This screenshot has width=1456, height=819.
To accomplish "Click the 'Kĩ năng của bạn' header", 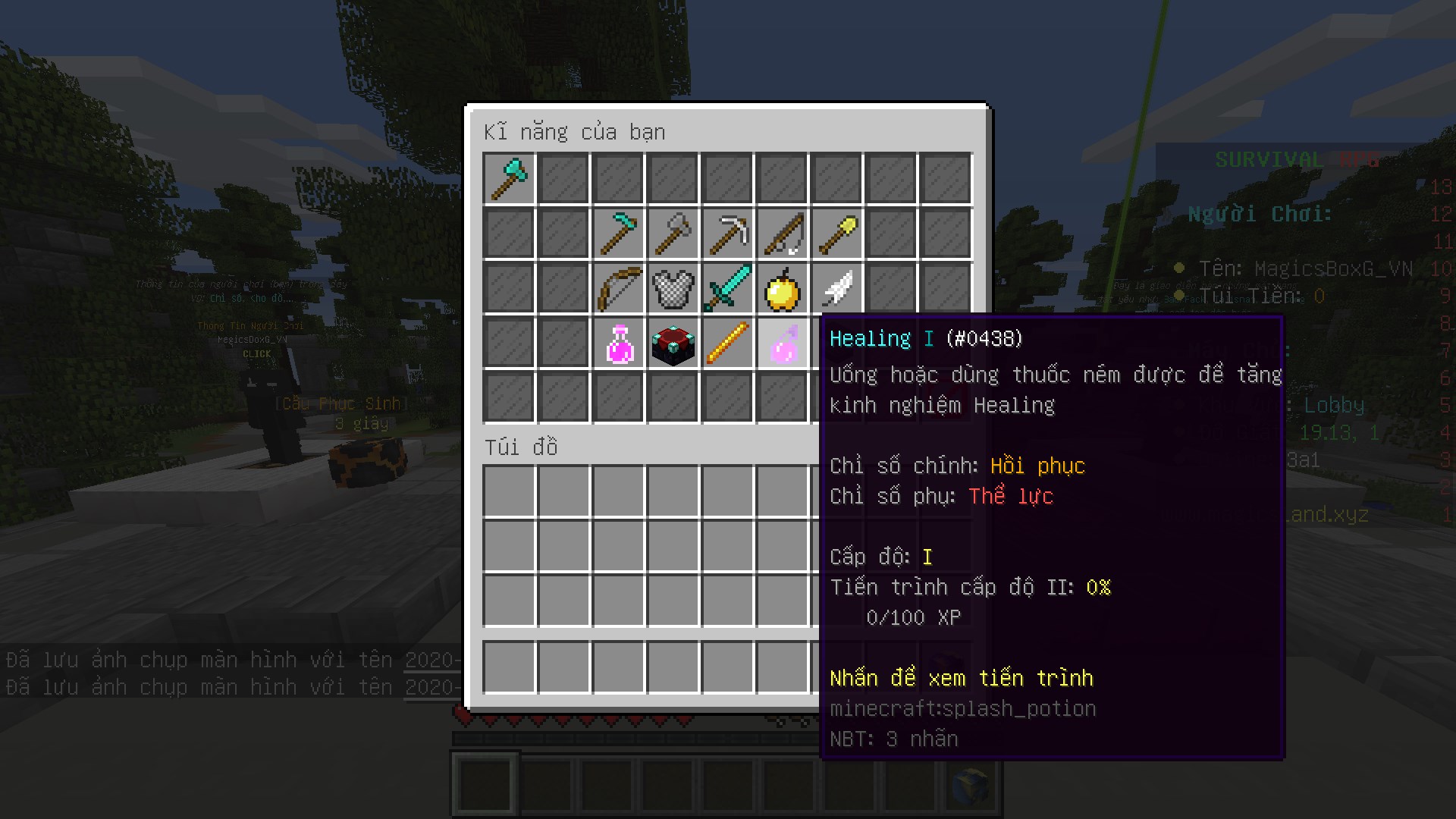I will coord(574,131).
